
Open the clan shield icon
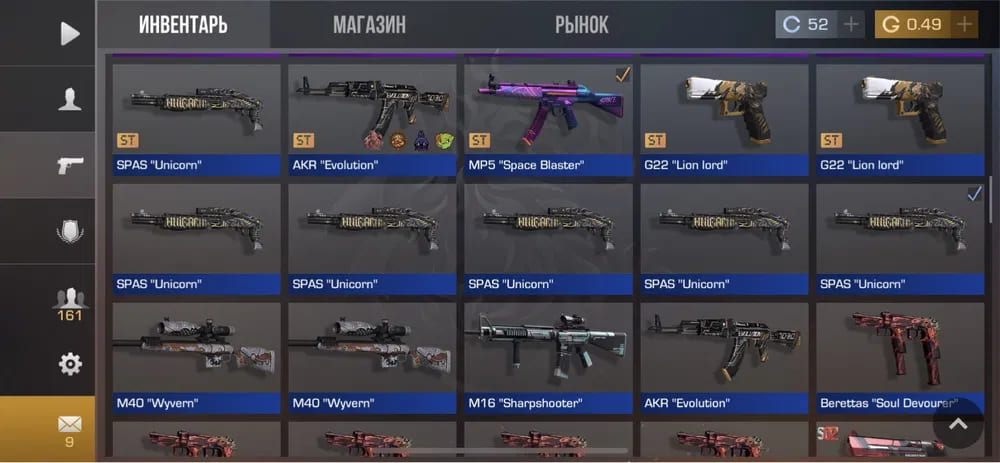point(69,232)
